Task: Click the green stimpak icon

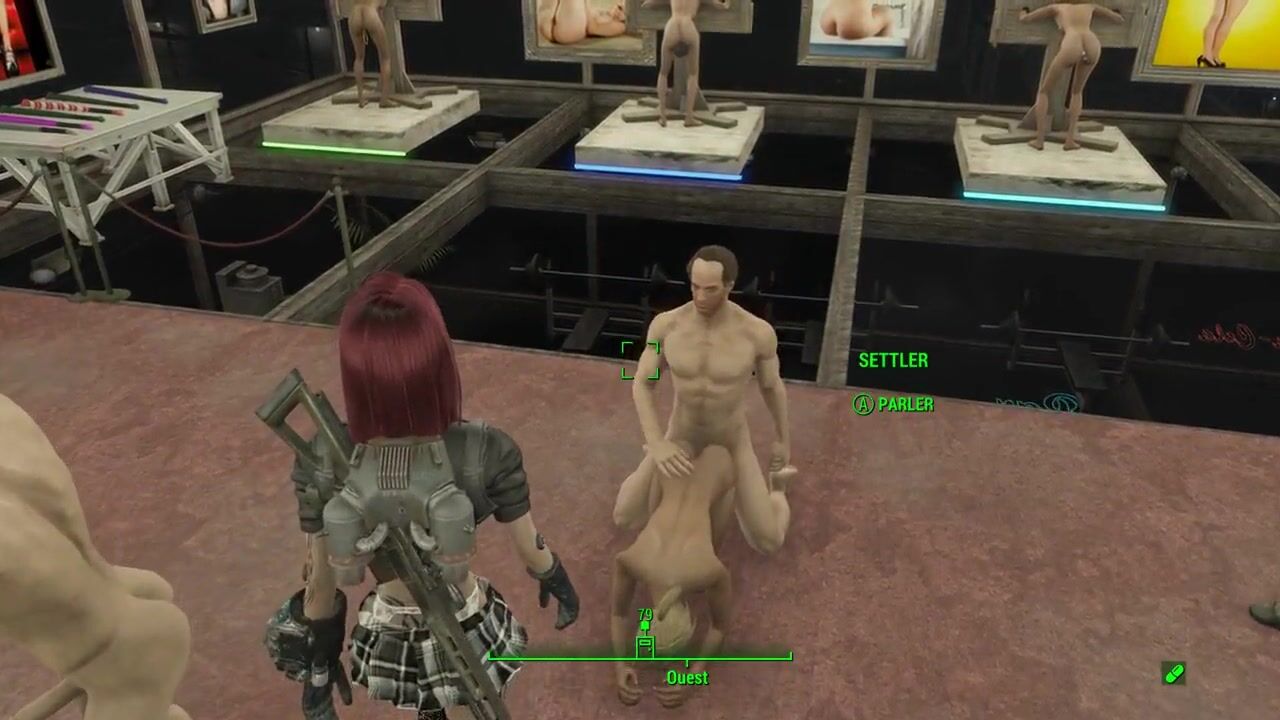Action: (x=1174, y=673)
